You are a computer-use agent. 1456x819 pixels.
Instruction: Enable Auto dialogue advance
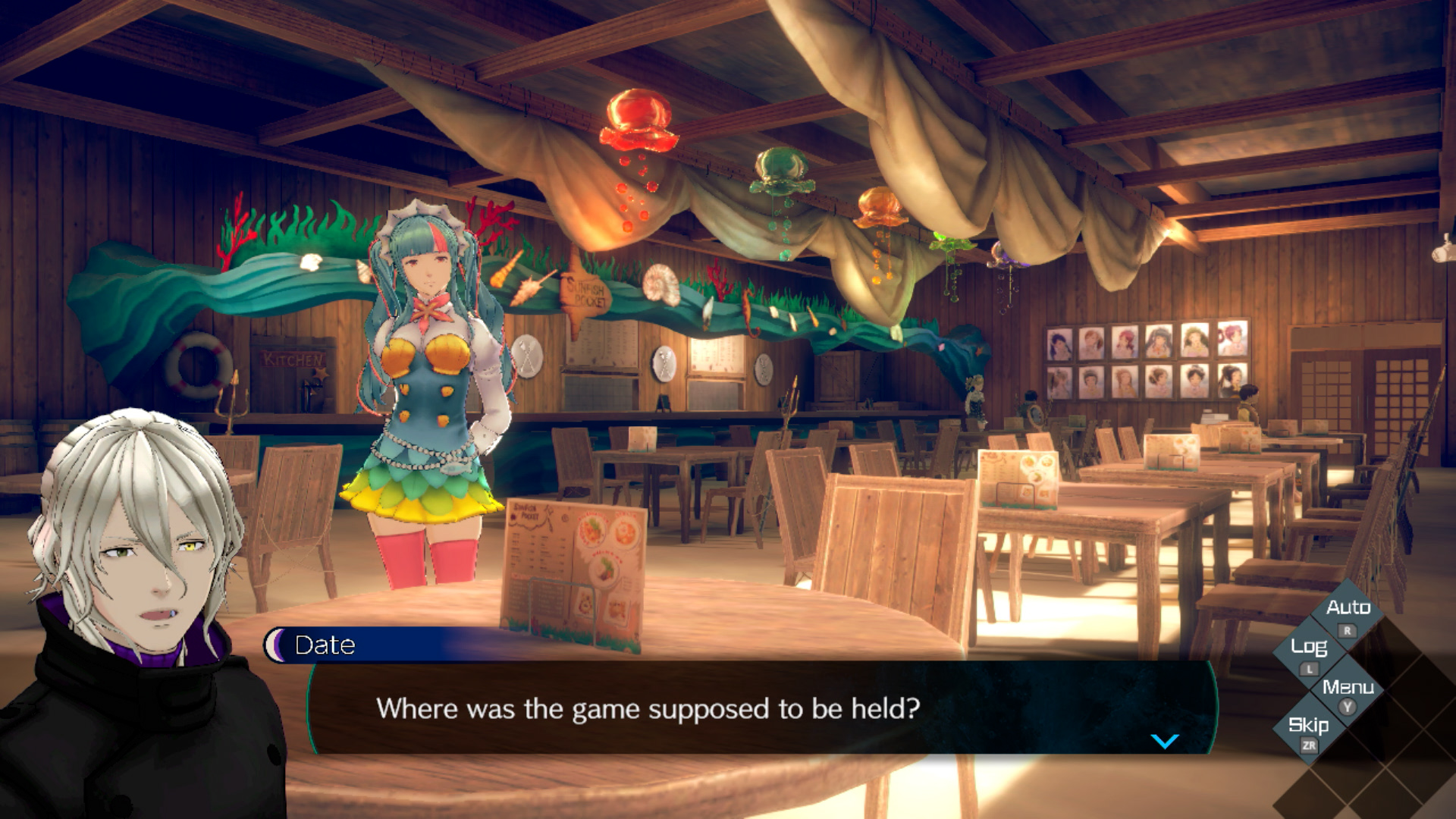(1348, 609)
